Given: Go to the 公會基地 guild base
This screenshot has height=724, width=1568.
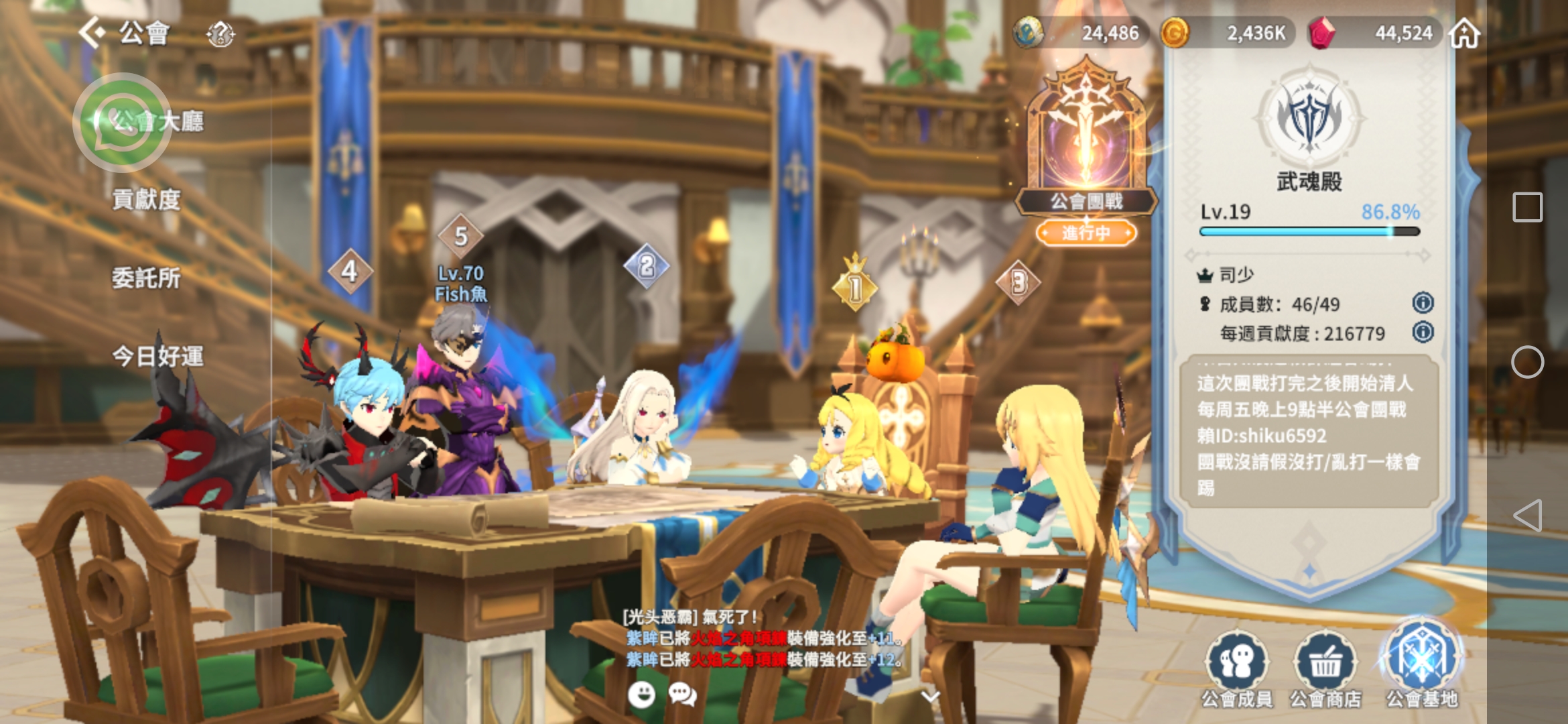Looking at the screenshot, I should [1421, 665].
